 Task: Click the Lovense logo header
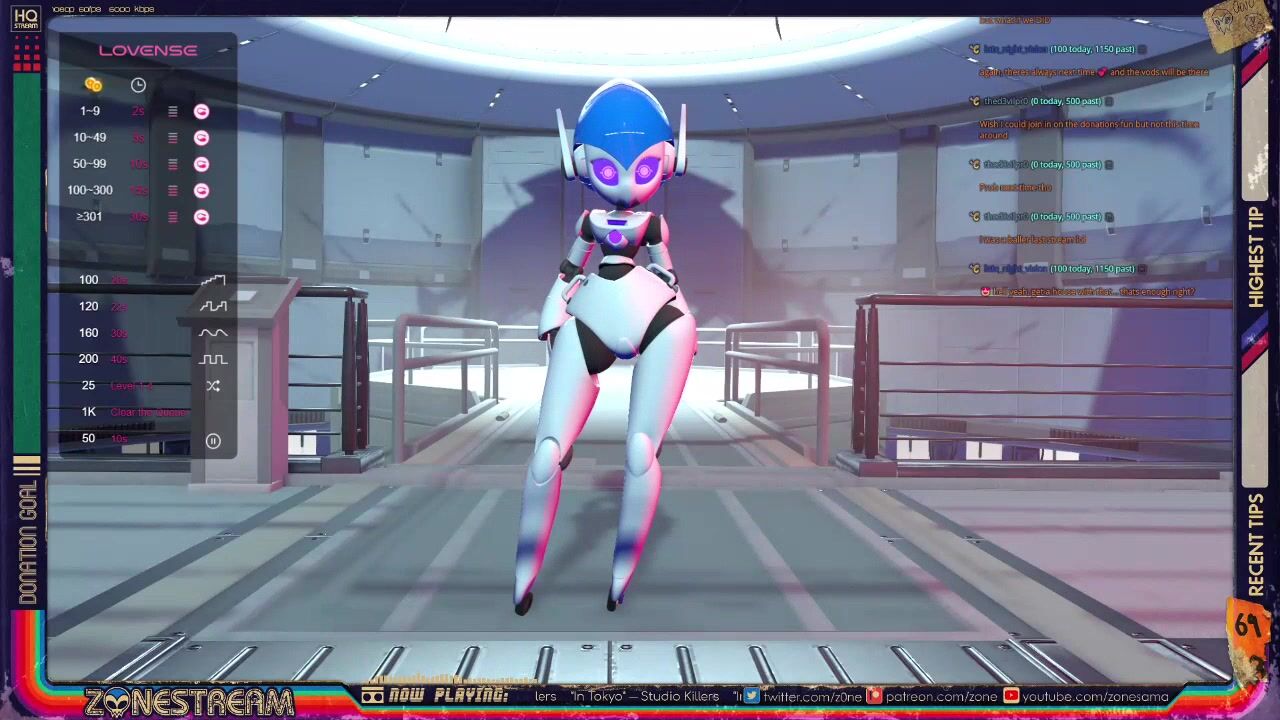click(x=148, y=50)
